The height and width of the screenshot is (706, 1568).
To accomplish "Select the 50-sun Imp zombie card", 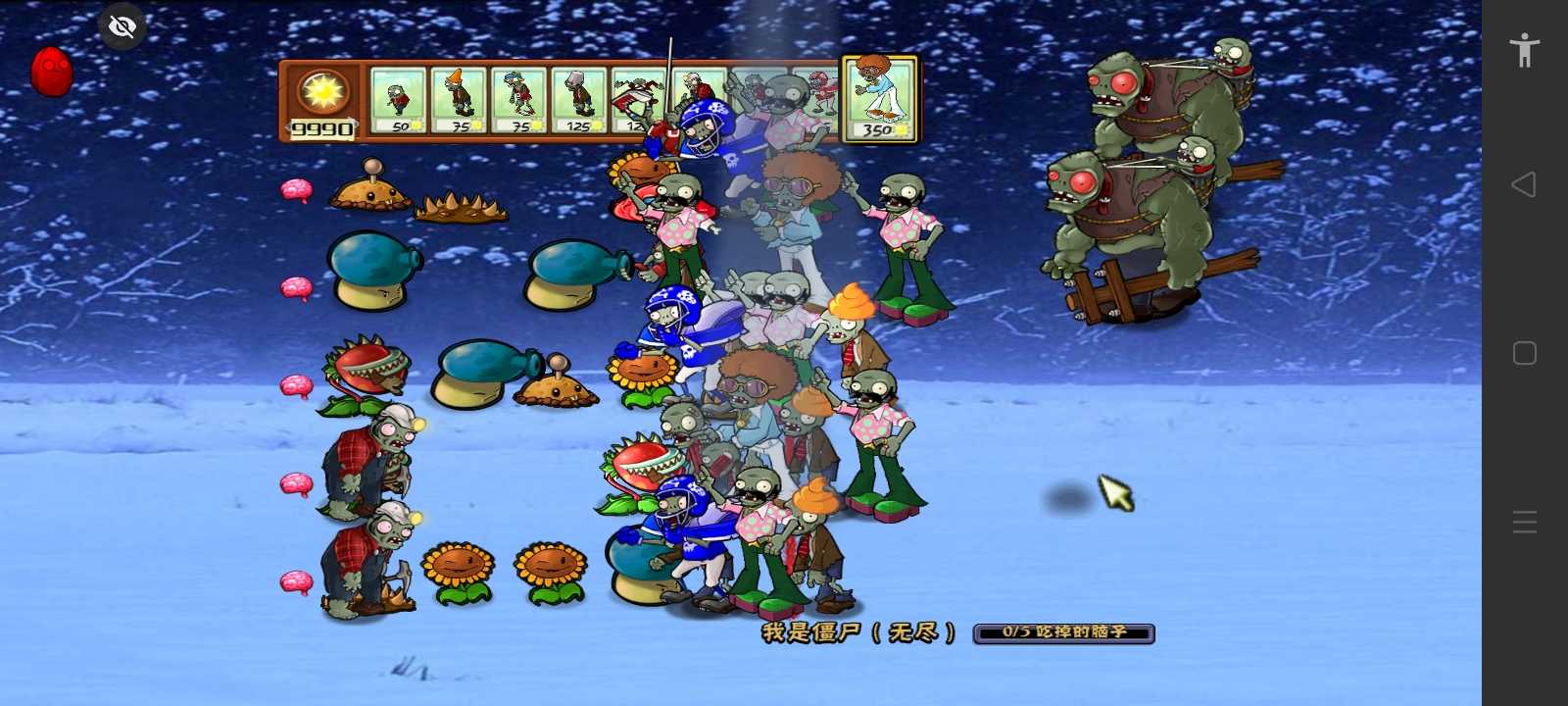I will click(398, 100).
